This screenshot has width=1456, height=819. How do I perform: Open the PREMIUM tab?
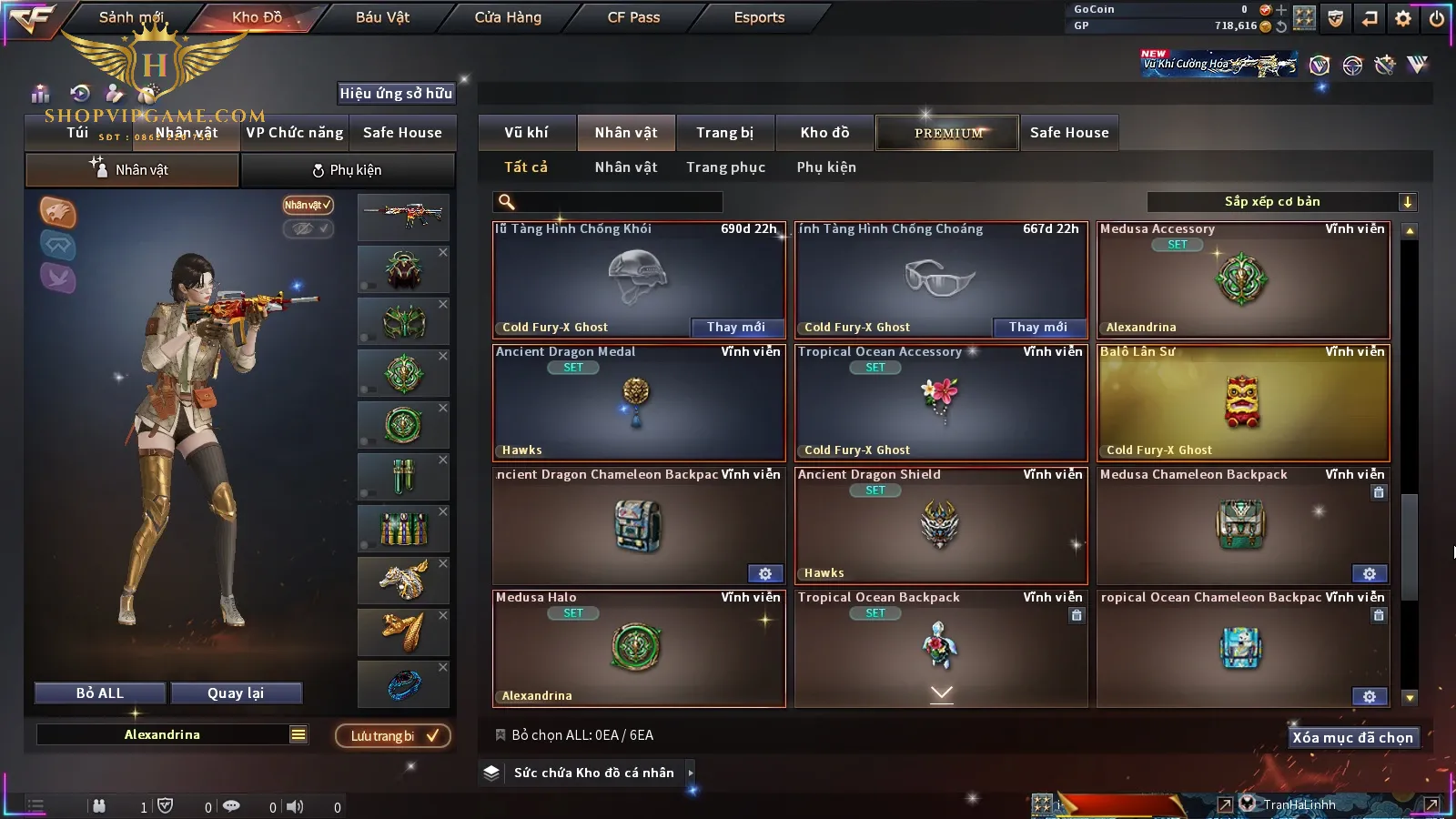[x=948, y=133]
